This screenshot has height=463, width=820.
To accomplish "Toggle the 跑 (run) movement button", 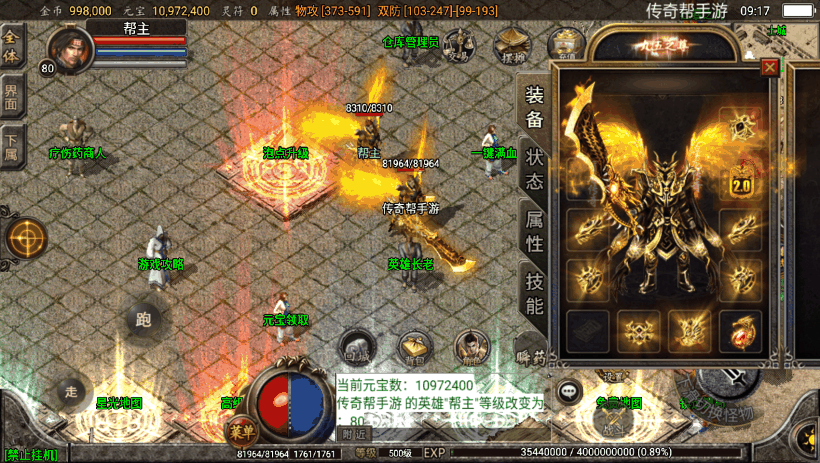I will pos(143,320).
